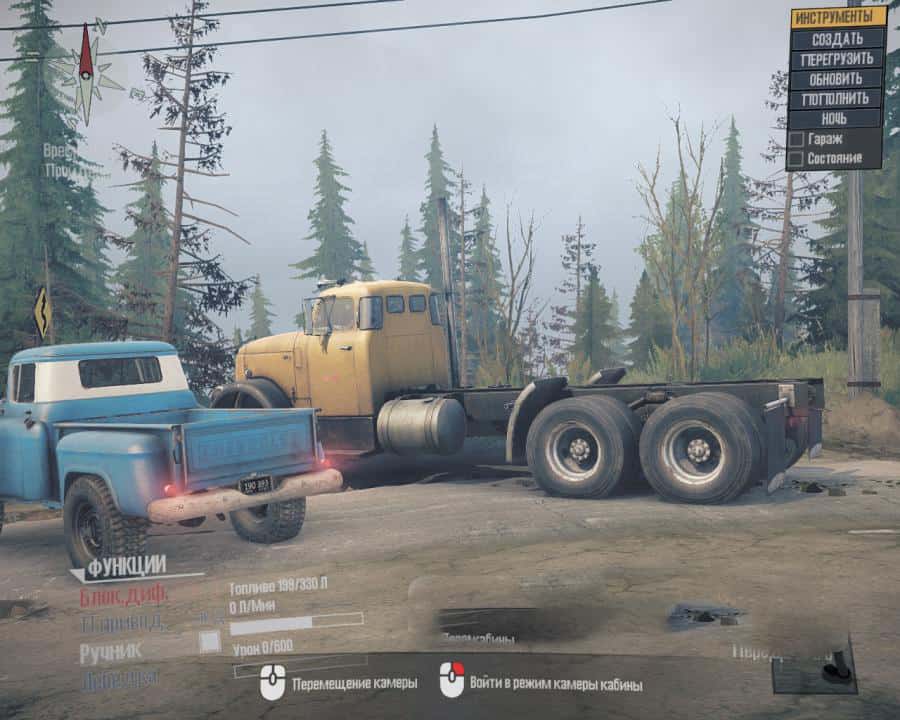Engage the Ручник handbrake function
Image resolution: width=900 pixels, height=720 pixels.
coord(111,651)
